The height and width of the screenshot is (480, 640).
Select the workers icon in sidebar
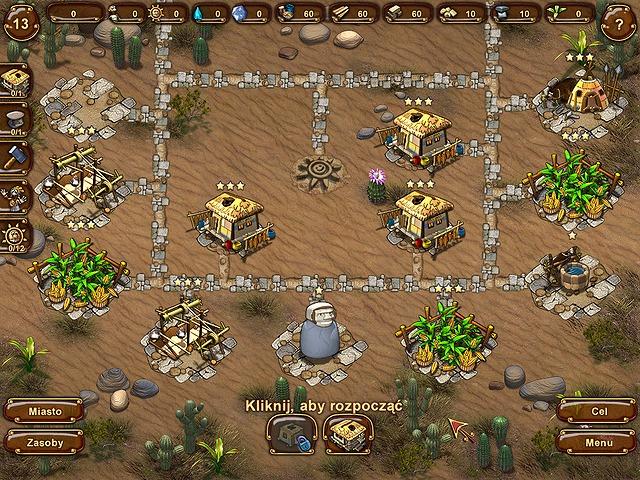pyautogui.click(x=14, y=197)
